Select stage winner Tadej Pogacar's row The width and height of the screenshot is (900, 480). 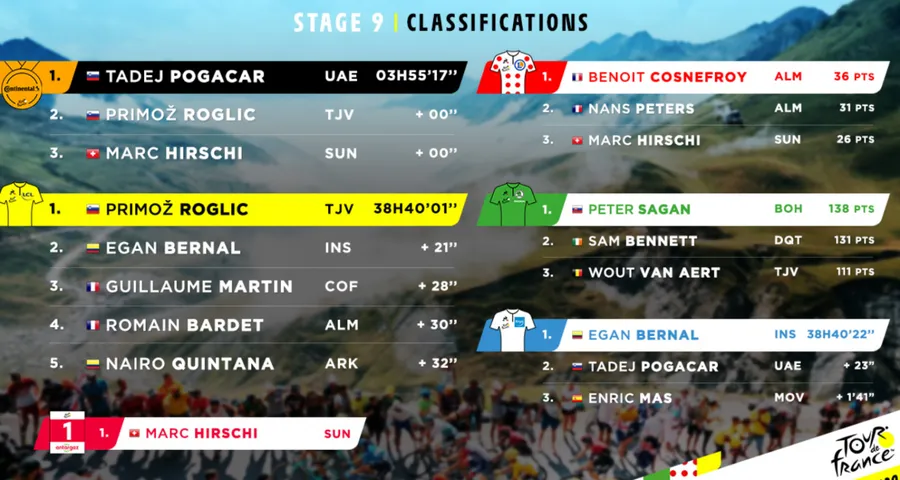pyautogui.click(x=270, y=77)
